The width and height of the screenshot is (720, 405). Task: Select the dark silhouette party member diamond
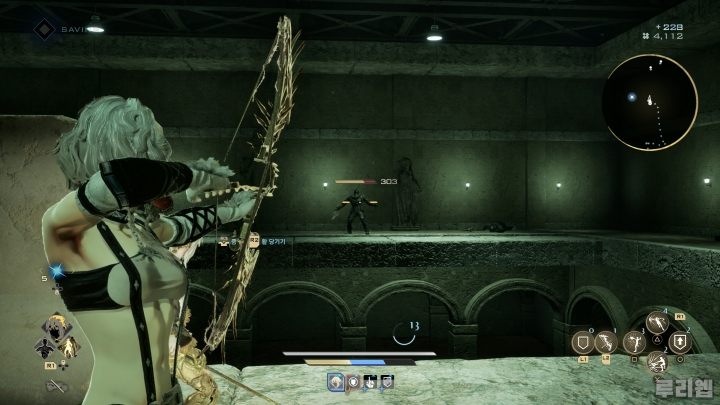[x=44, y=347]
